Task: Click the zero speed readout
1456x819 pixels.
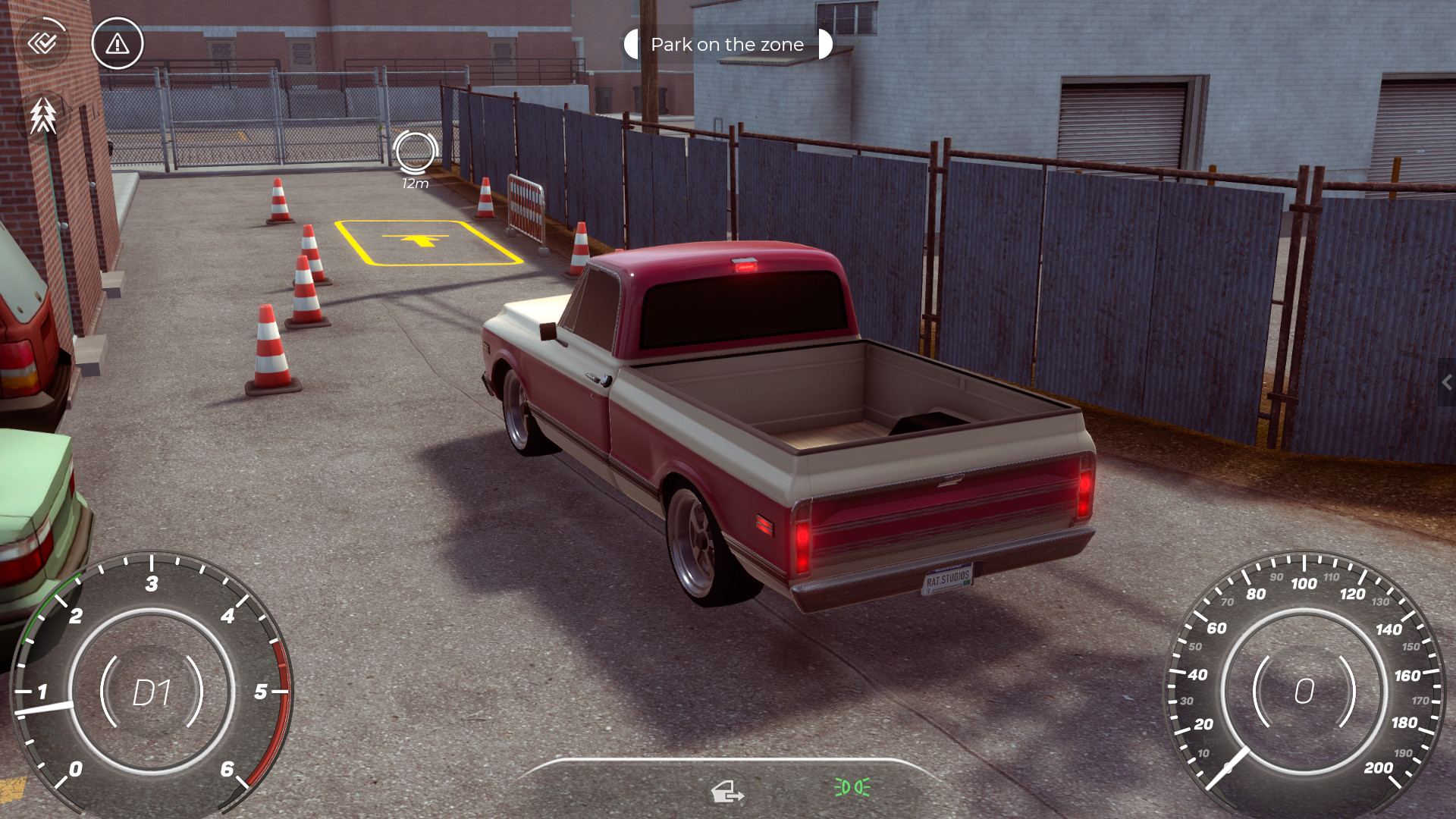Action: [1305, 690]
